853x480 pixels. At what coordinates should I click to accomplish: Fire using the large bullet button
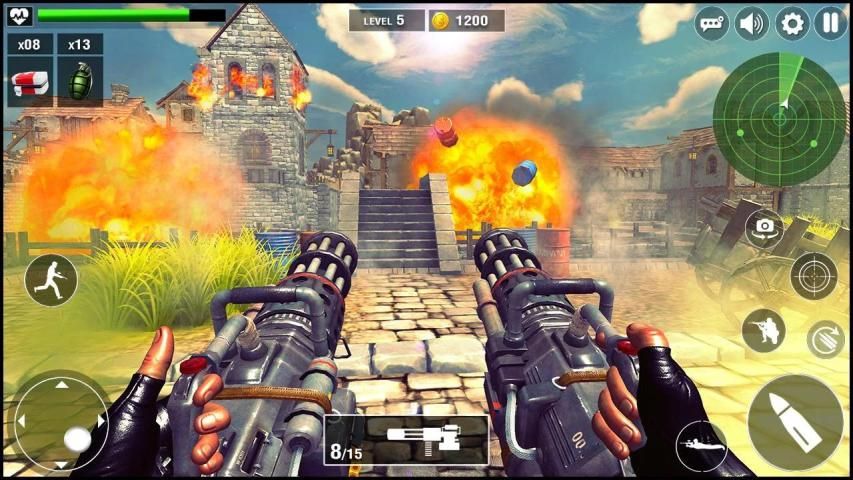[796, 422]
